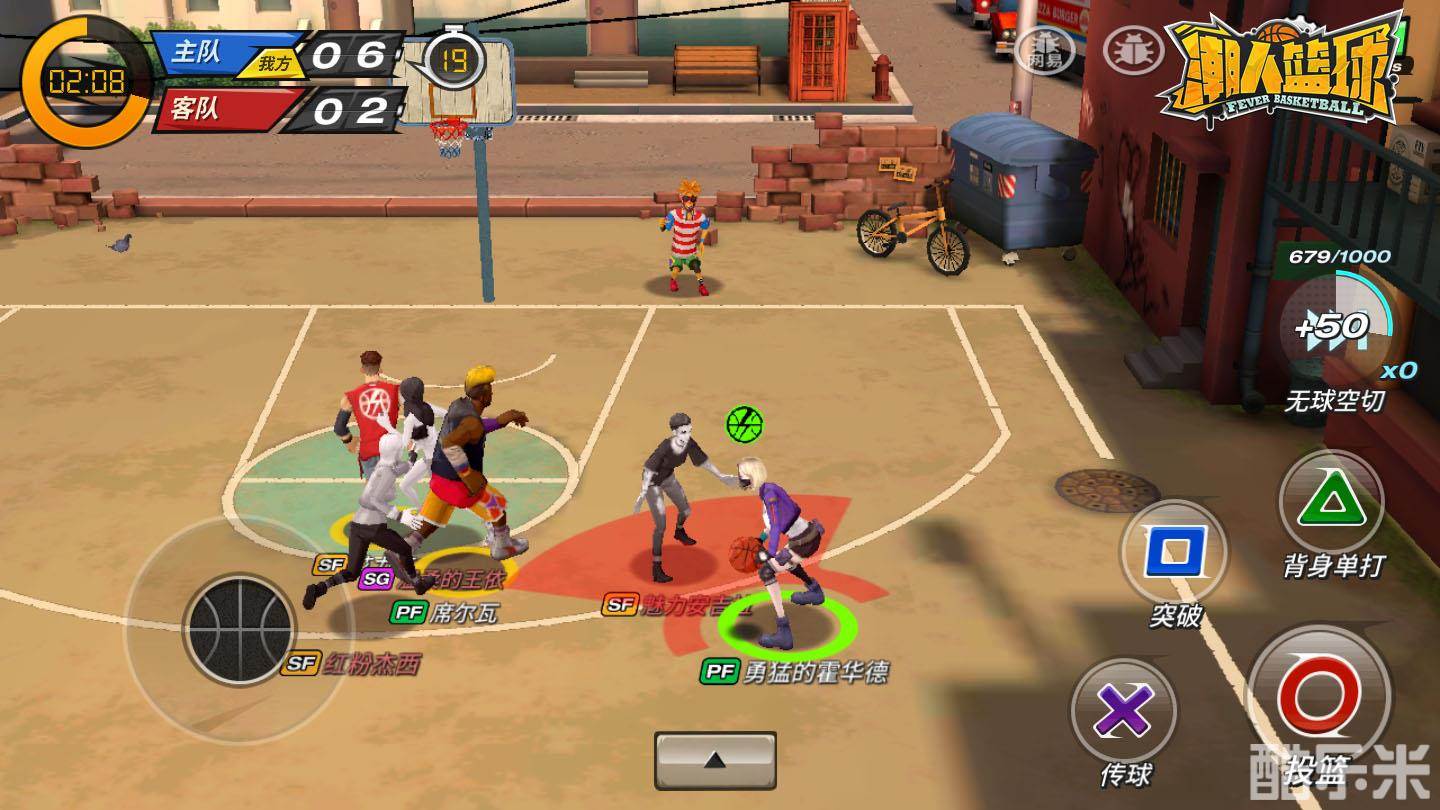The height and width of the screenshot is (810, 1440).
Task: Tap the 投篮 shoot button
Action: (x=1318, y=696)
